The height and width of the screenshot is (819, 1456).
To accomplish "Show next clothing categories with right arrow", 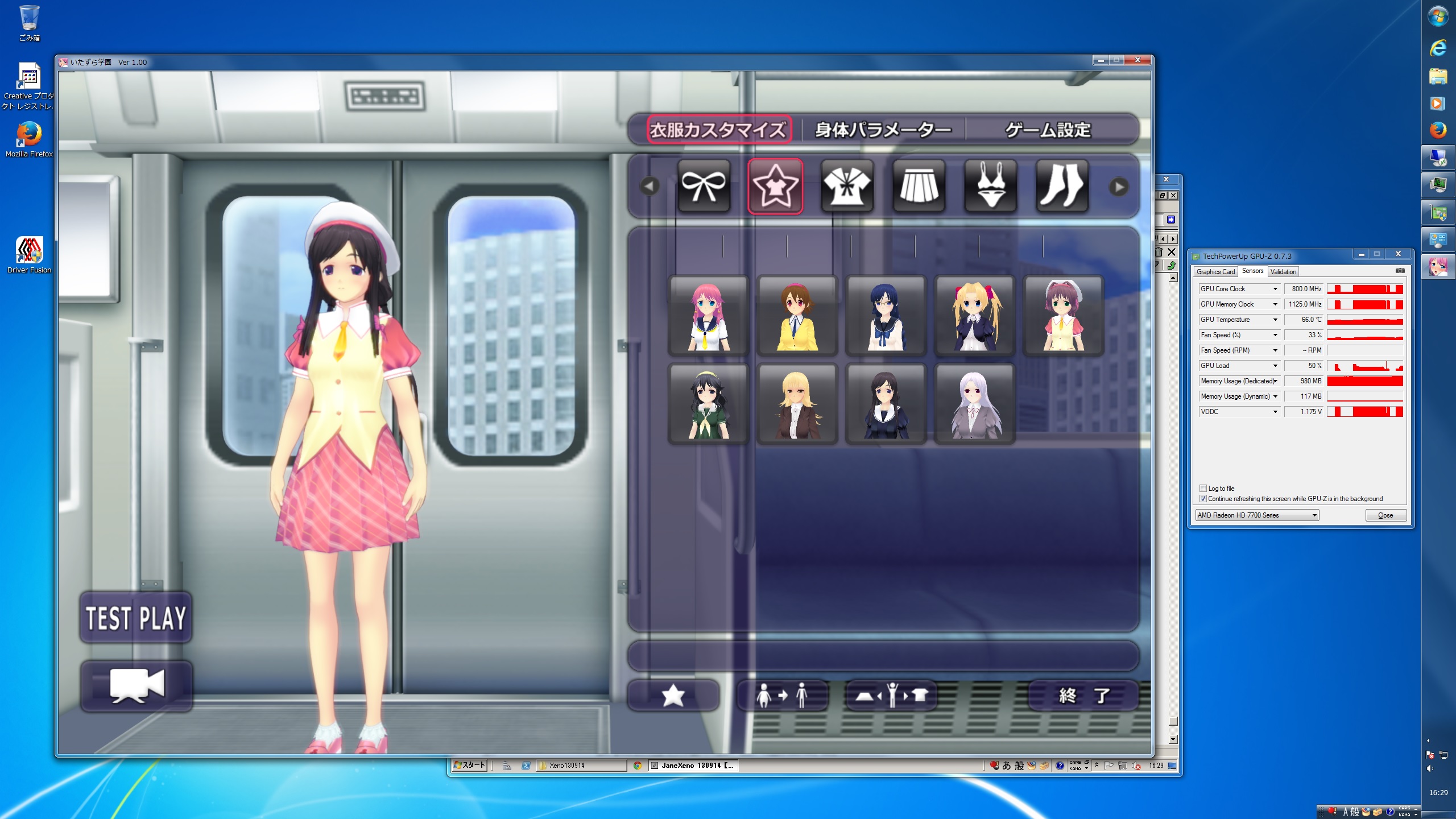I will click(1119, 187).
